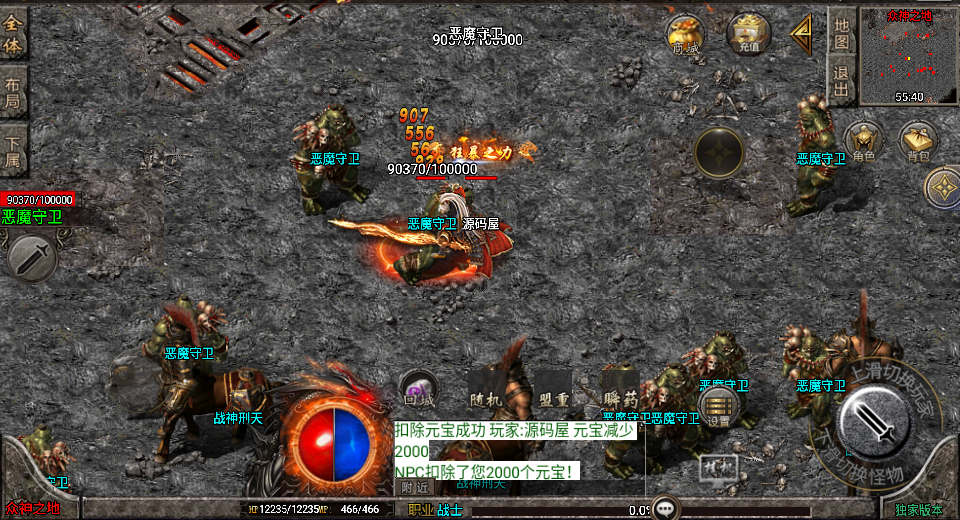Open the 地图 map button
This screenshot has height=520, width=960.
tap(842, 34)
